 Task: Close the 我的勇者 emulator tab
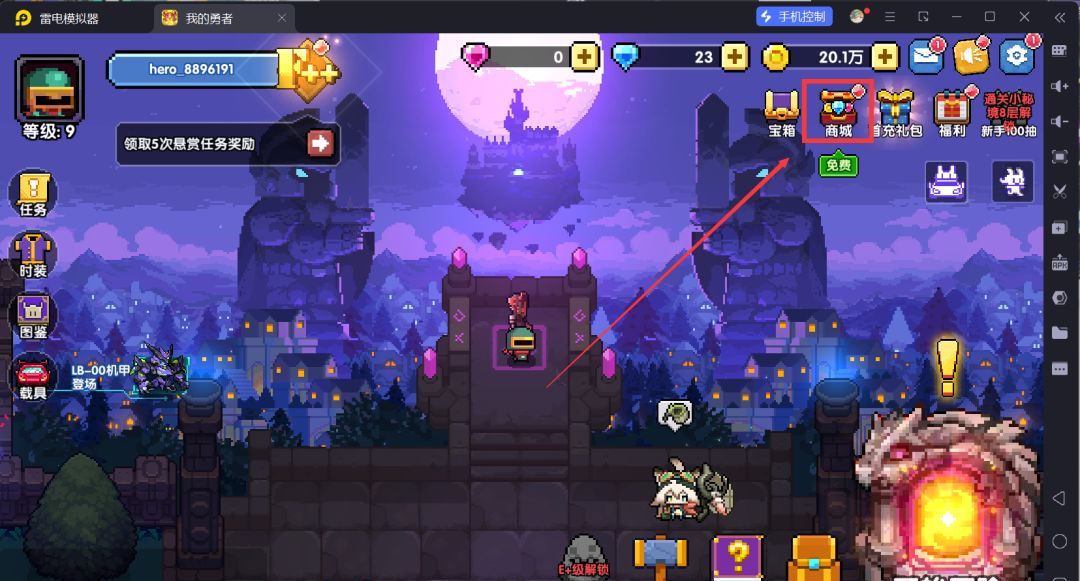pyautogui.click(x=281, y=17)
